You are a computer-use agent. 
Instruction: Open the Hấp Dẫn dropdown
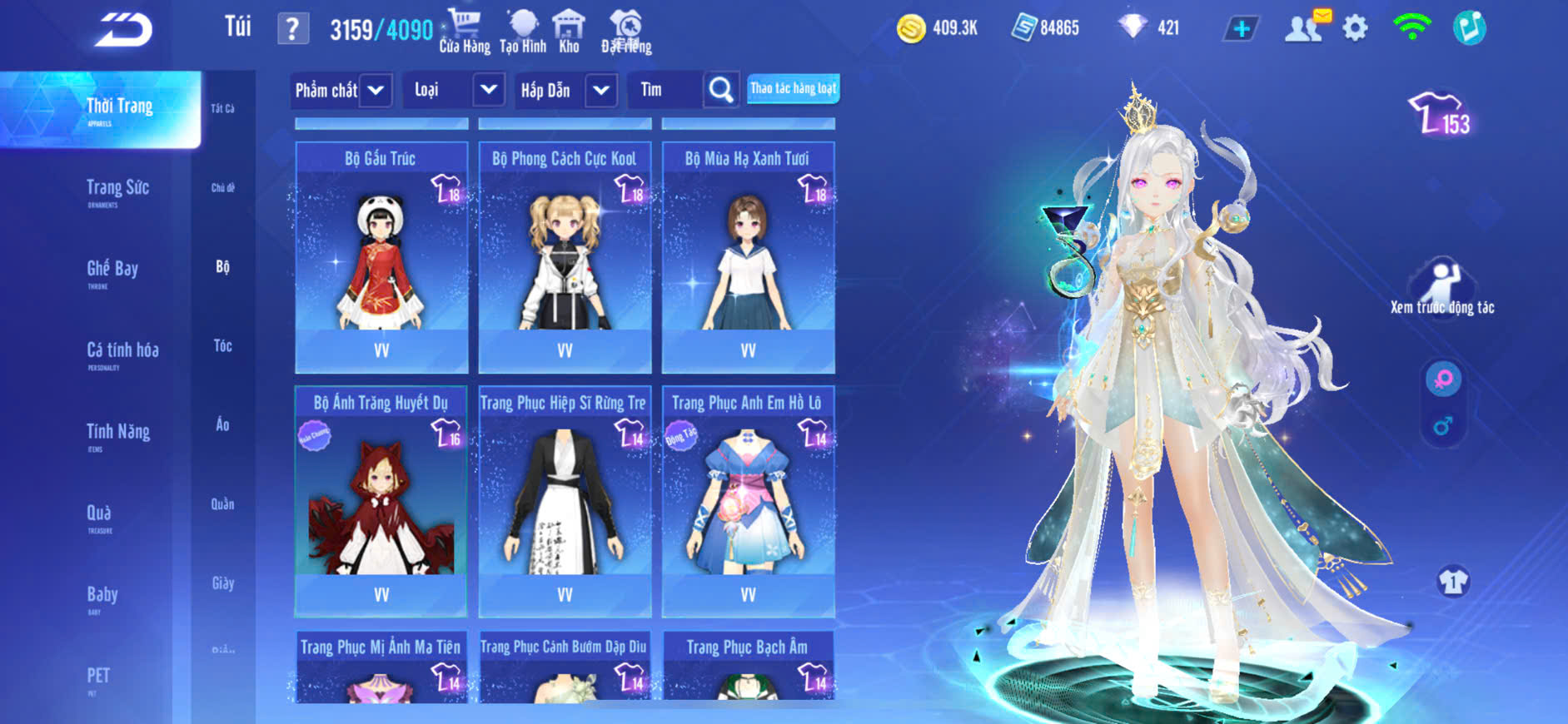601,90
